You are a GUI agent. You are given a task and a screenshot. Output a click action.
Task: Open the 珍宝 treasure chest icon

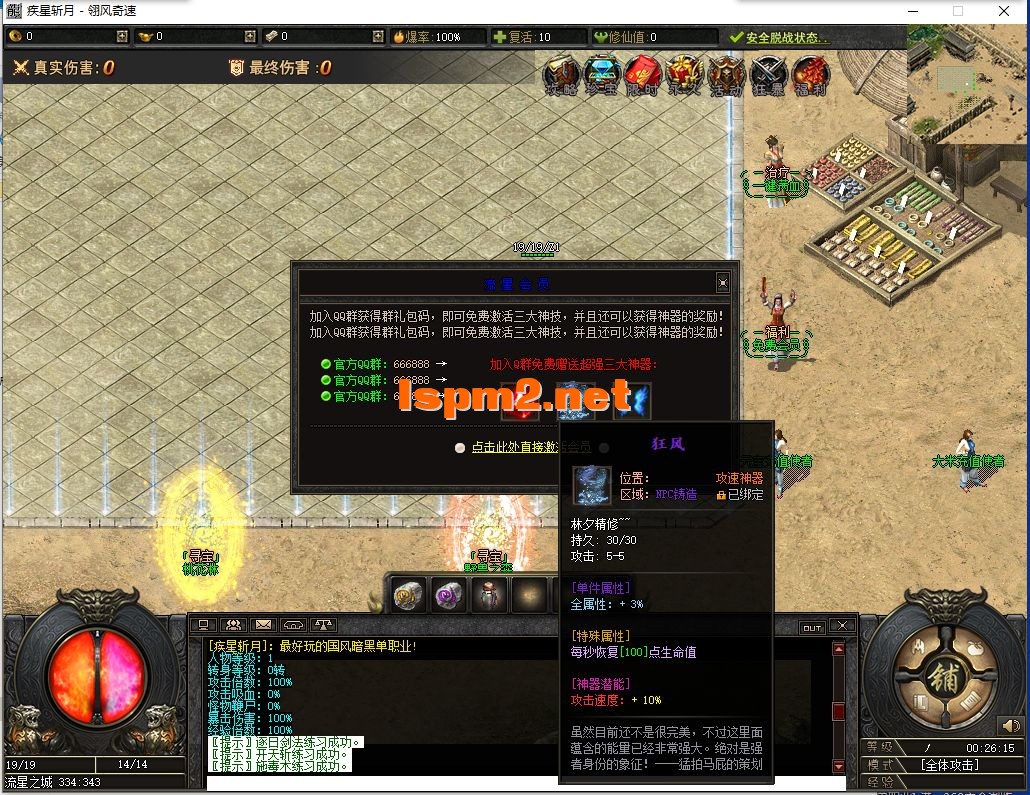coord(603,73)
